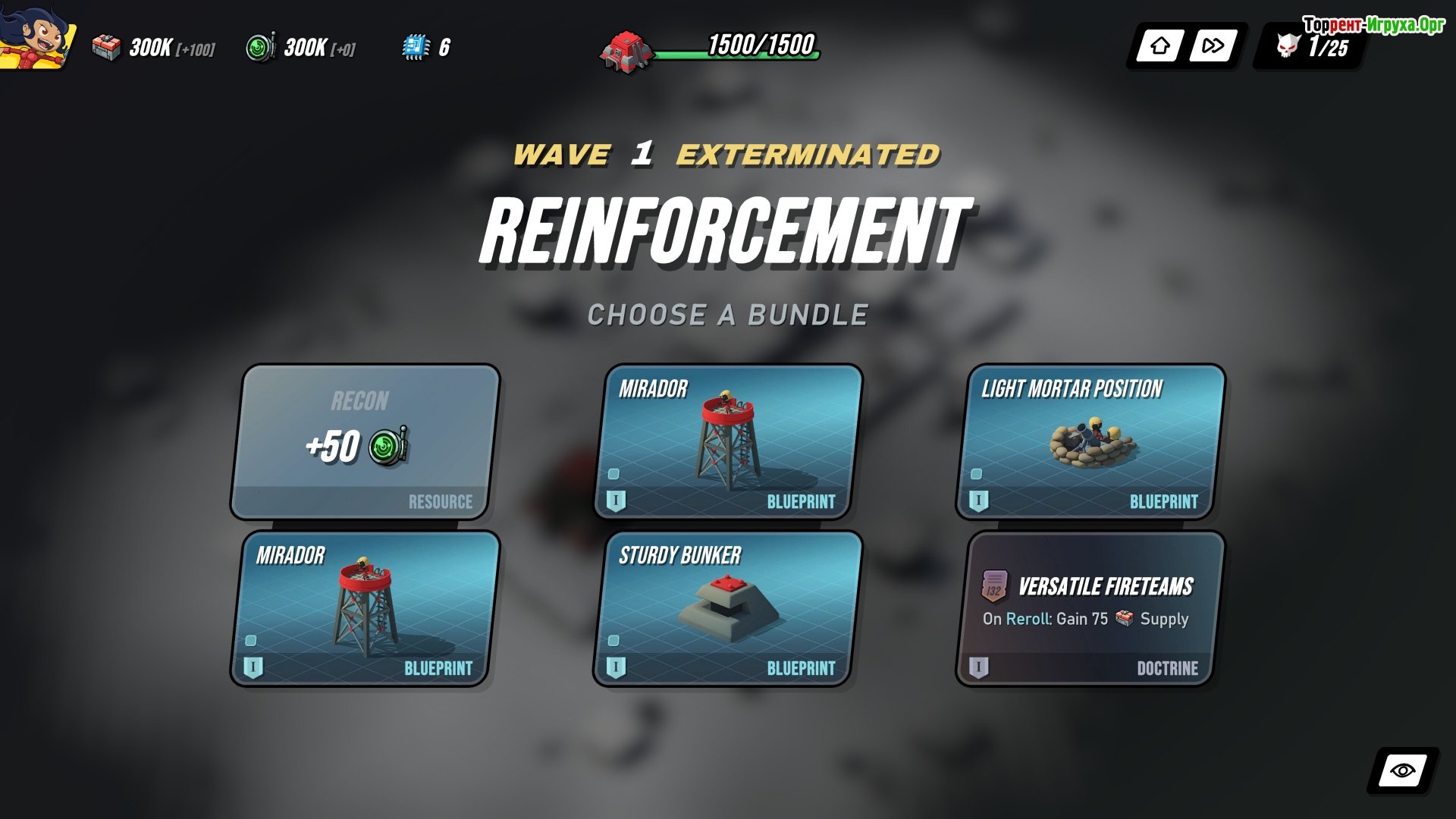This screenshot has height=819, width=1456.
Task: Activate the fast-forward button
Action: click(x=1213, y=46)
